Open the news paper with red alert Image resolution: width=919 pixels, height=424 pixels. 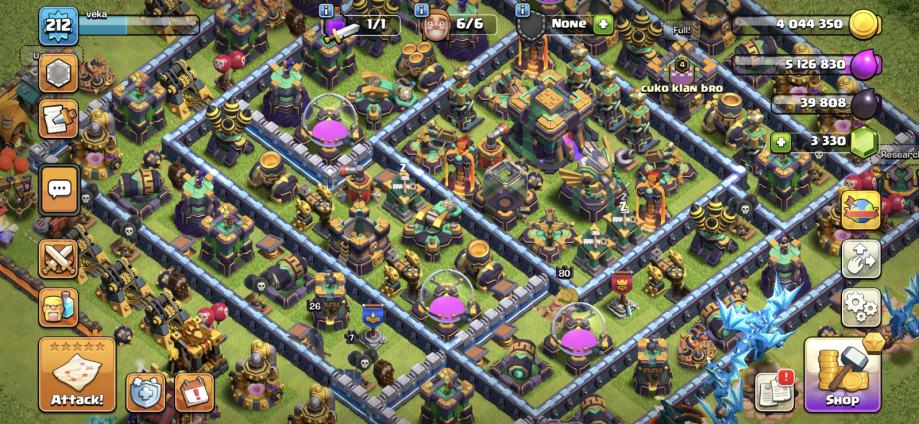[775, 389]
